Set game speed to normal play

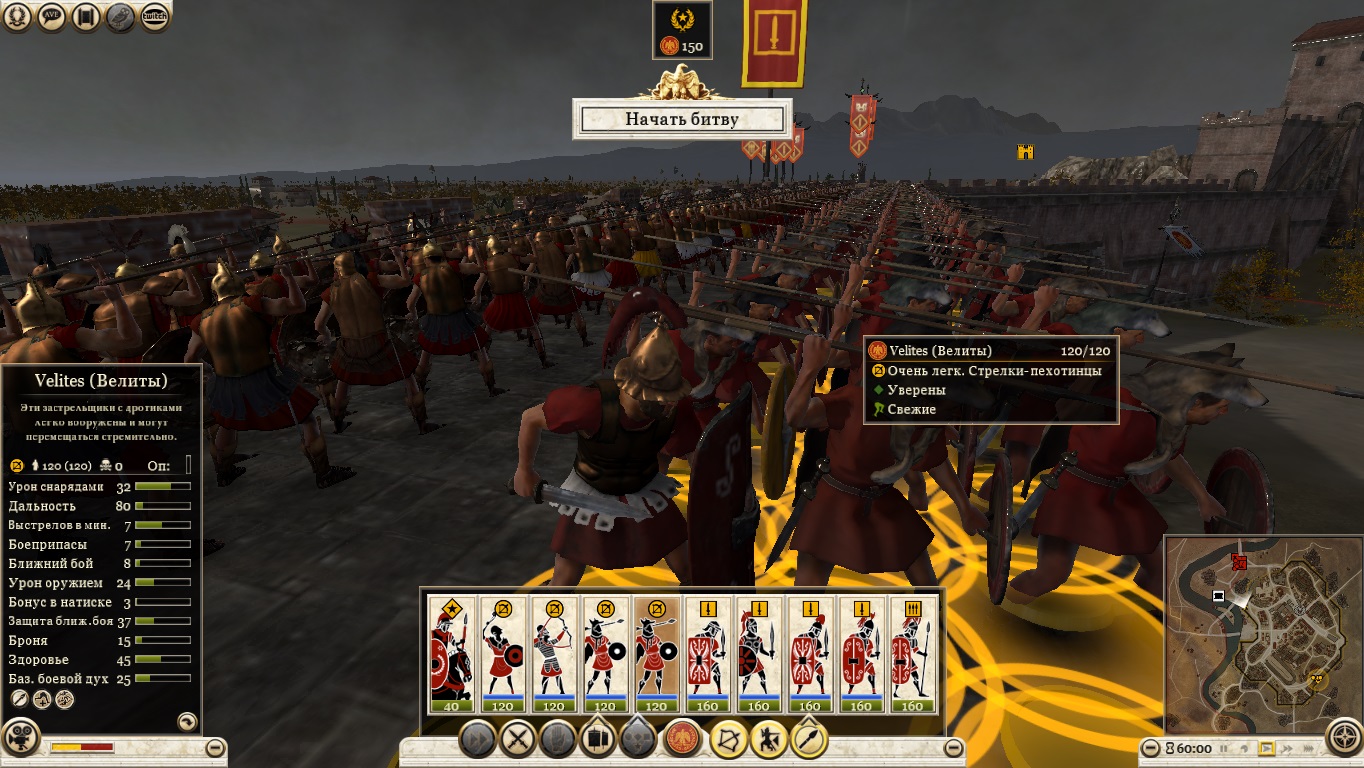coord(1267,748)
